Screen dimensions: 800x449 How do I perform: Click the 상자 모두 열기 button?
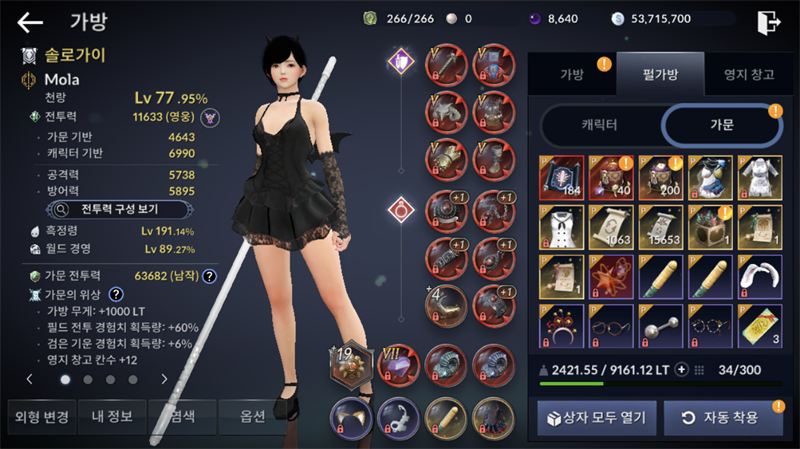597,417
